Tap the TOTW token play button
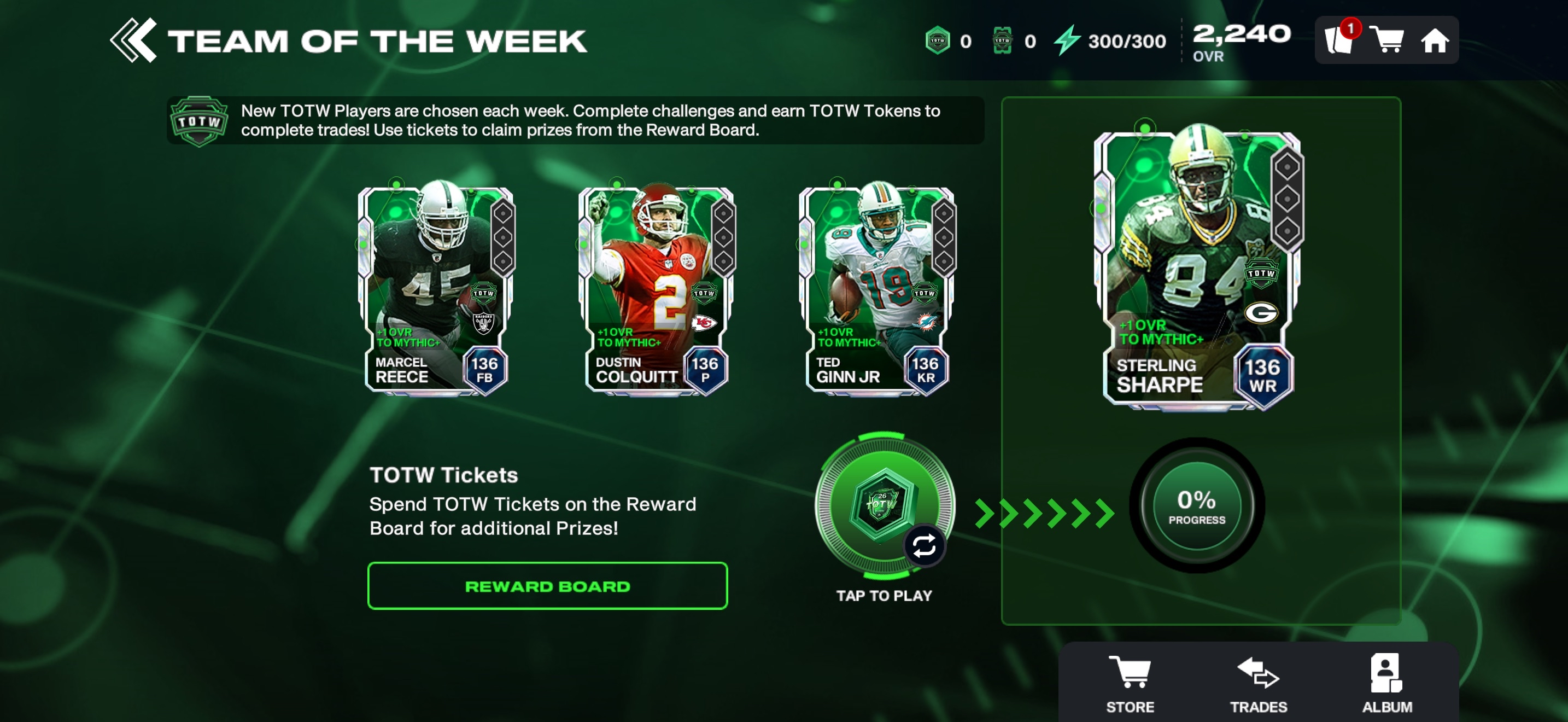 884,505
